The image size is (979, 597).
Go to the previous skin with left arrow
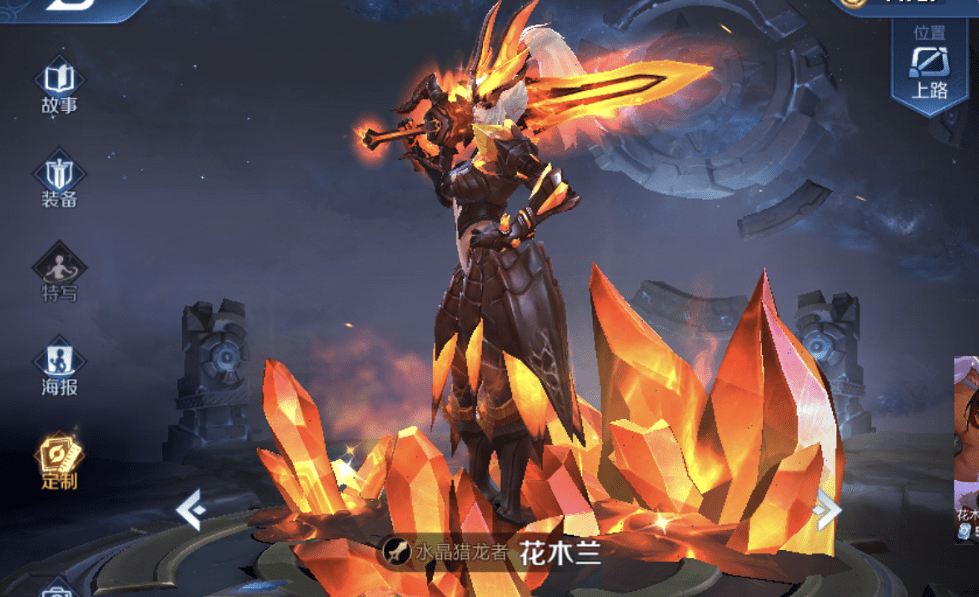click(190, 511)
